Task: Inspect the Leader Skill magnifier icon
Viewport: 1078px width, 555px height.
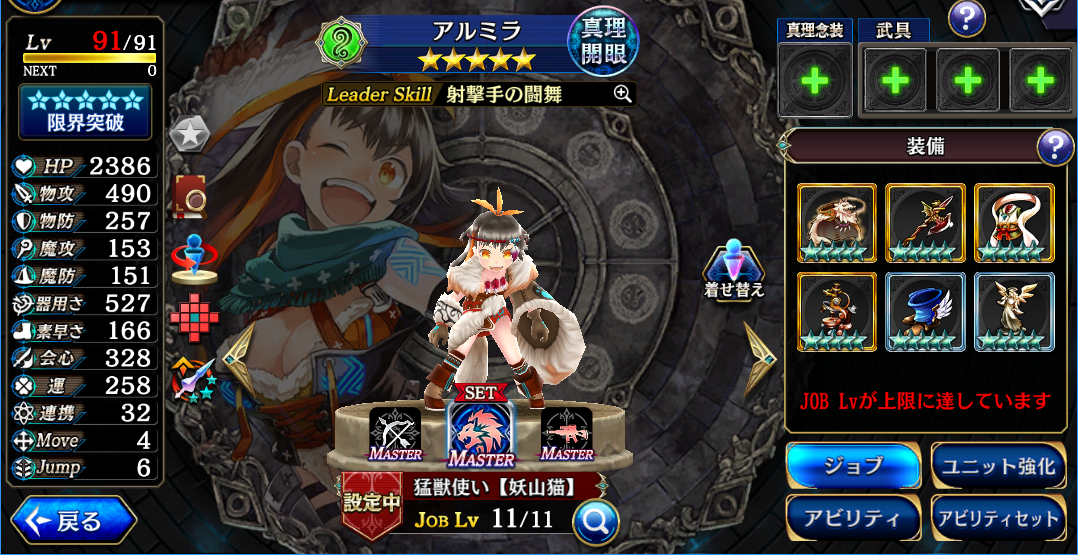Action: pyautogui.click(x=622, y=94)
